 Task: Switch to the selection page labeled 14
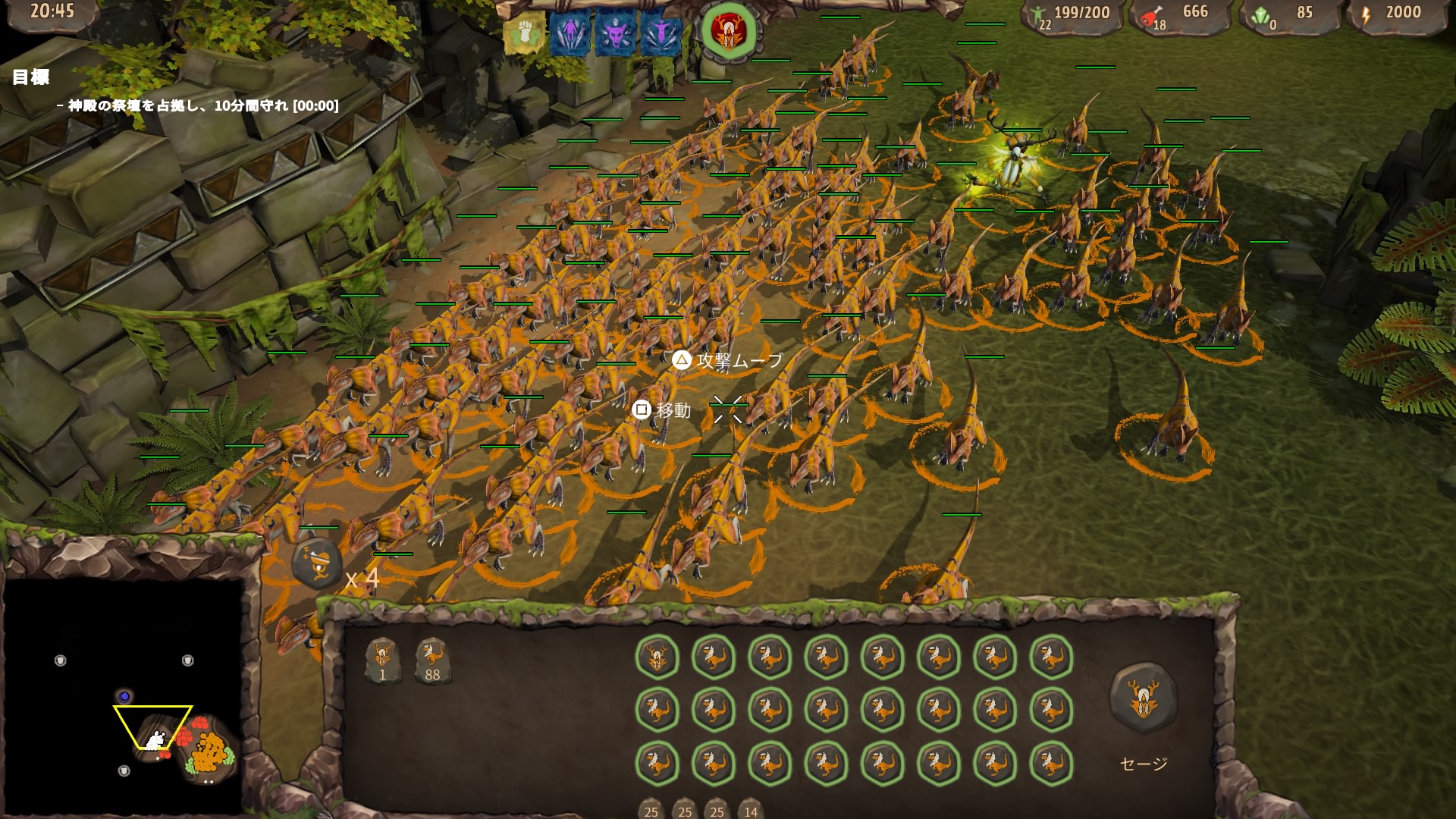750,810
